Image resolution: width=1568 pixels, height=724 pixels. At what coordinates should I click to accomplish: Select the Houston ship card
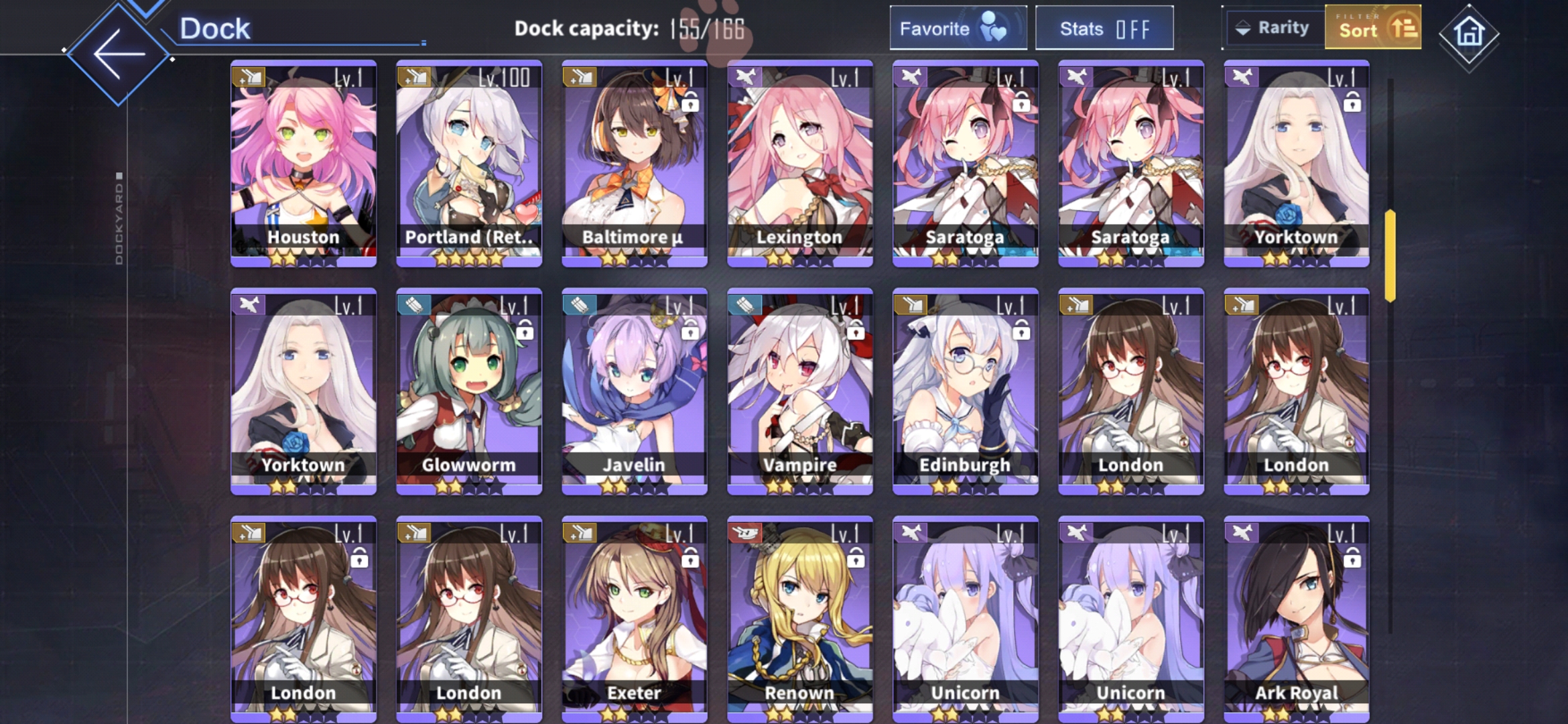[304, 164]
